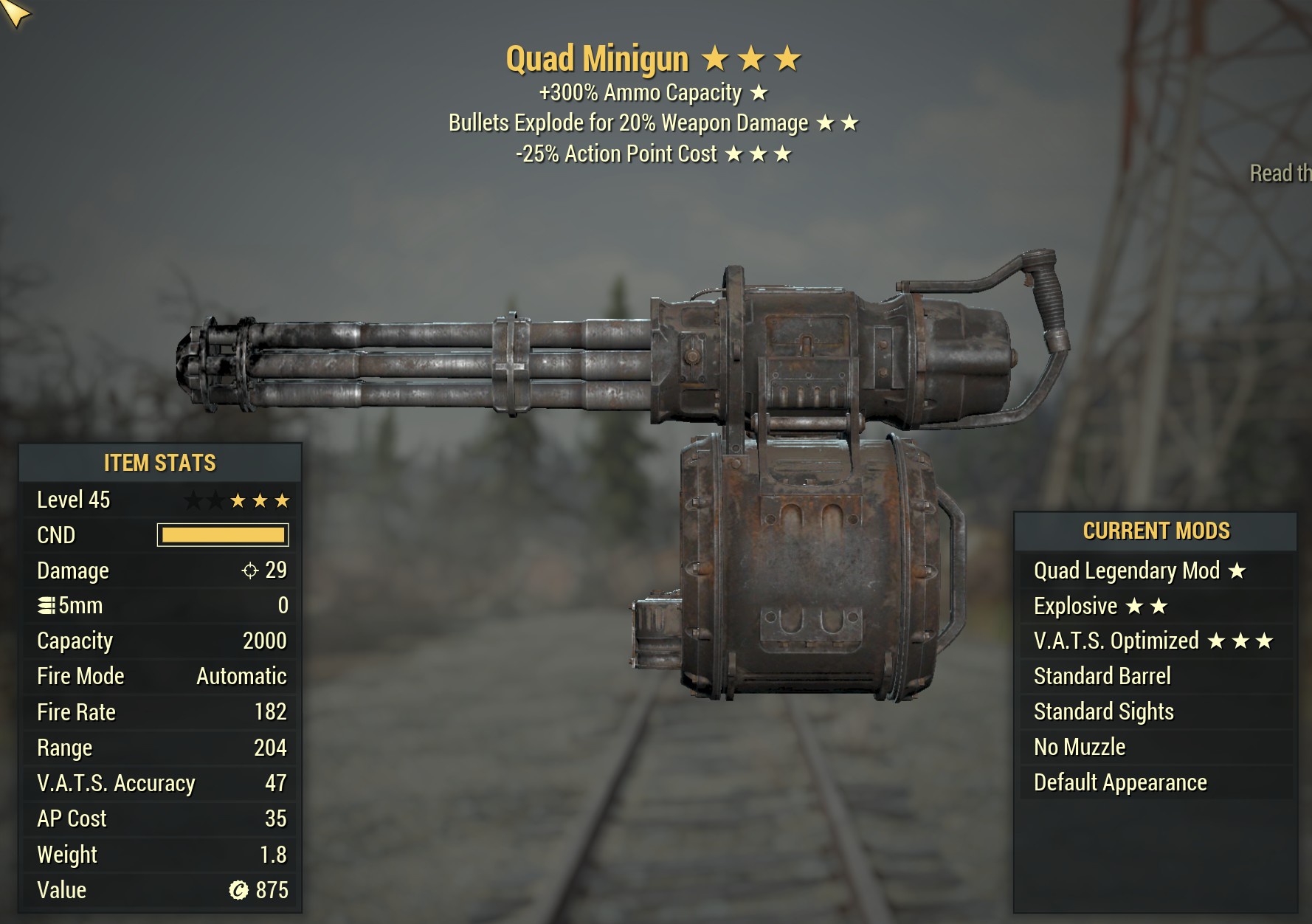The image size is (1312, 924).
Task: Click the Read instruction text at screen right
Action: 1280,173
